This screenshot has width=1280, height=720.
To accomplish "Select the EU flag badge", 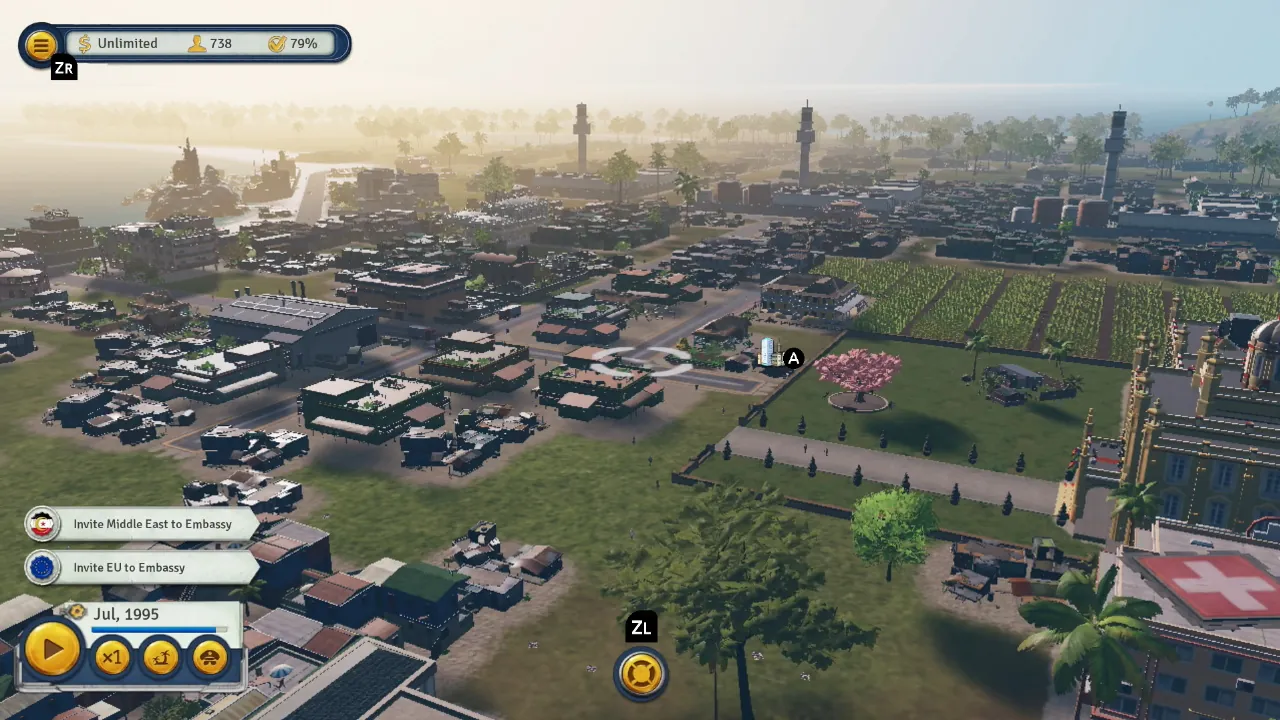I will tap(42, 567).
